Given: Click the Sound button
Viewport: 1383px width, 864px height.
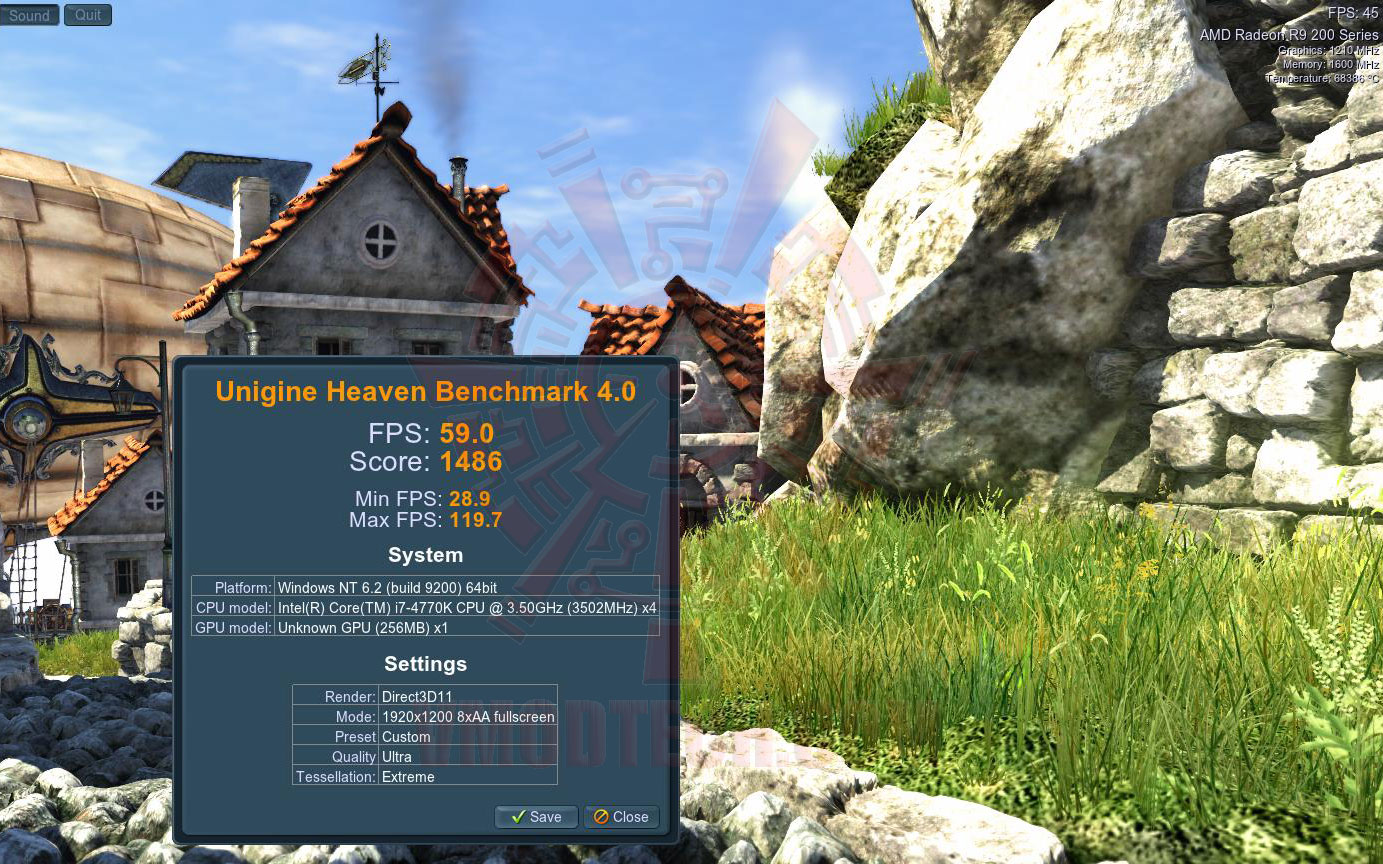Looking at the screenshot, I should 29,15.
